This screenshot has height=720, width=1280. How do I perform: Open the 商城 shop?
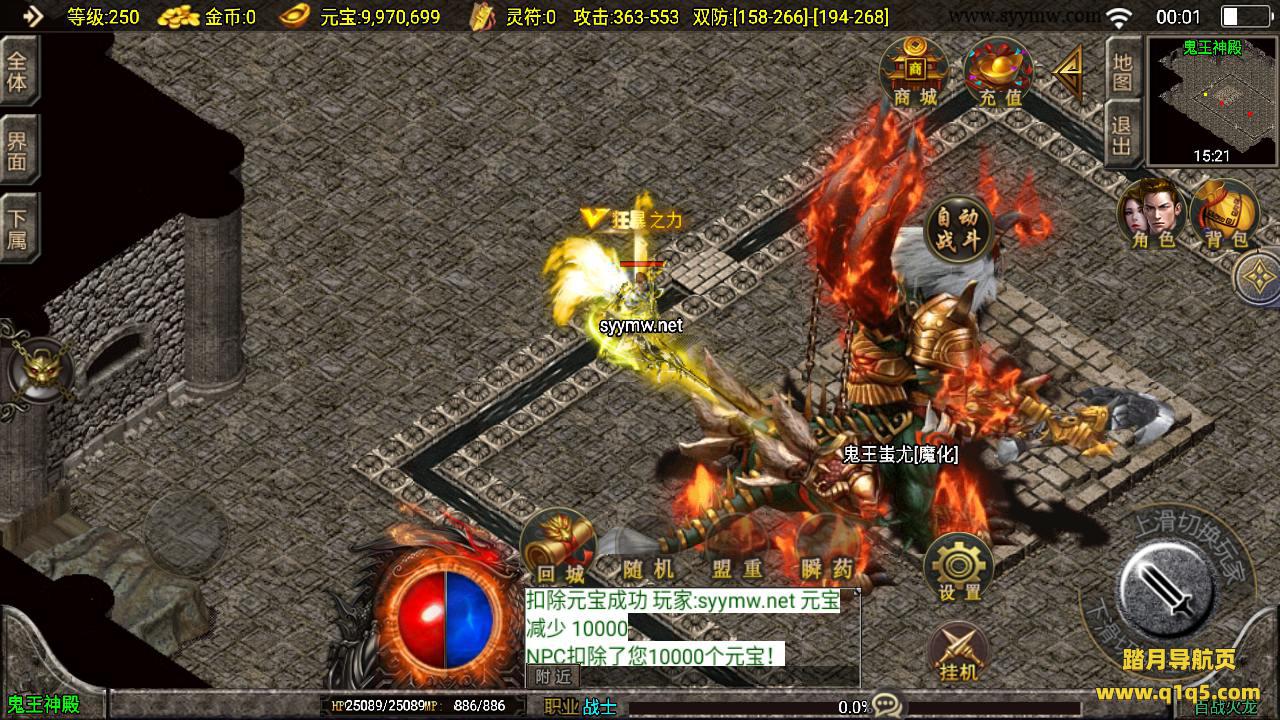913,72
